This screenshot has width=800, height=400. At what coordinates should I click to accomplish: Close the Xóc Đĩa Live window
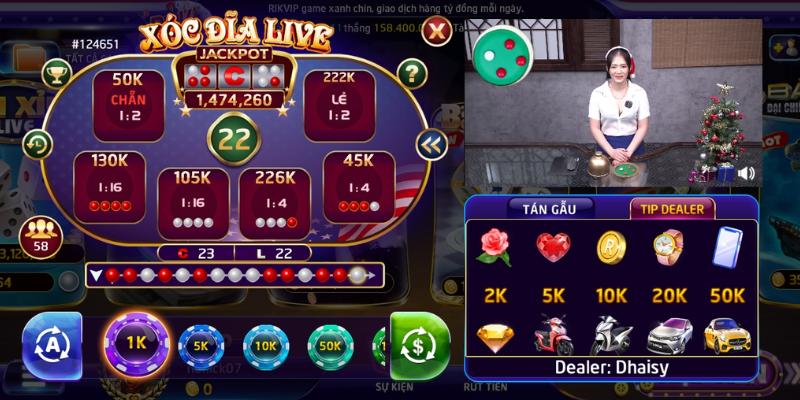[x=436, y=32]
